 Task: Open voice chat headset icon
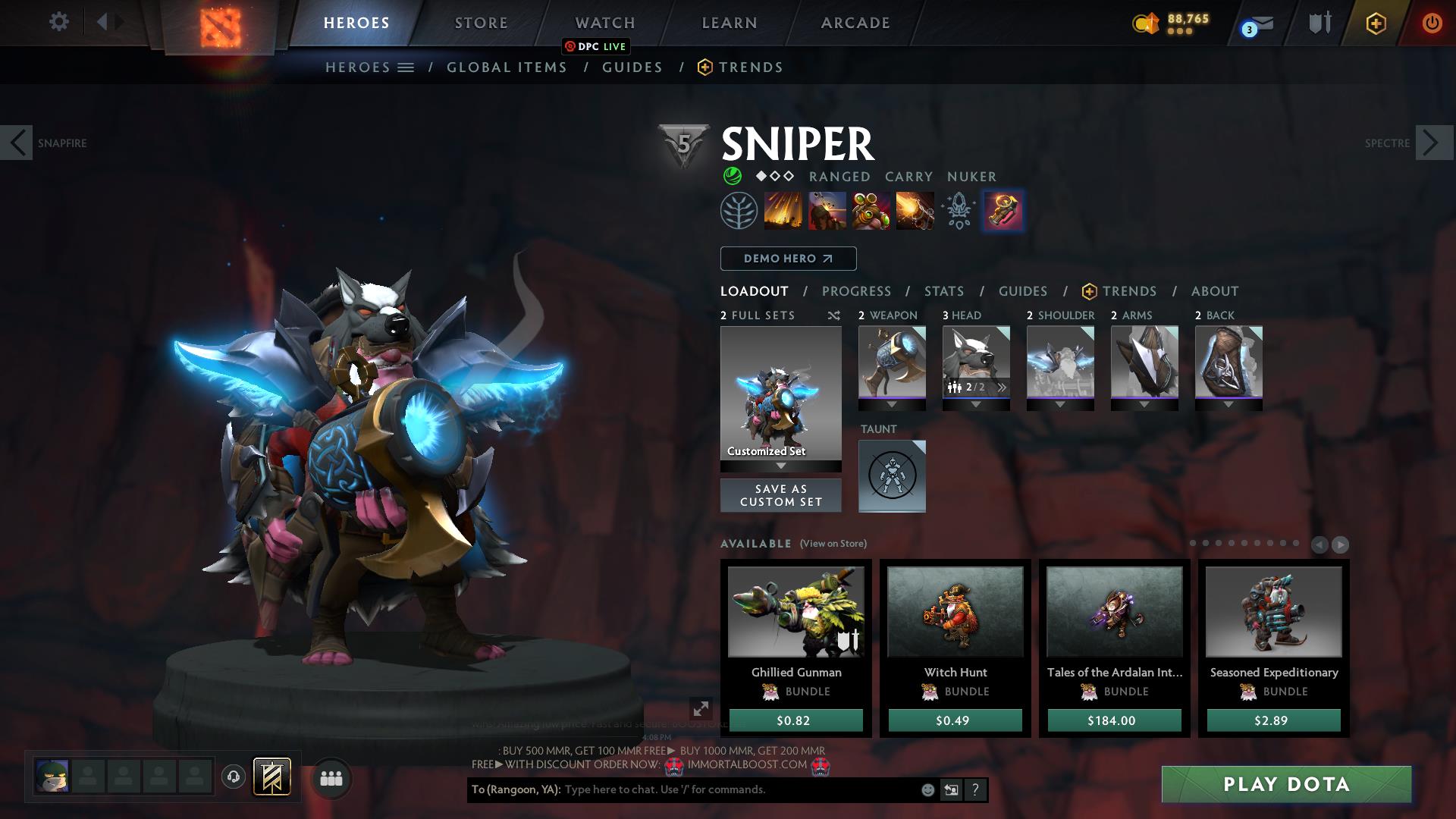coord(231,776)
